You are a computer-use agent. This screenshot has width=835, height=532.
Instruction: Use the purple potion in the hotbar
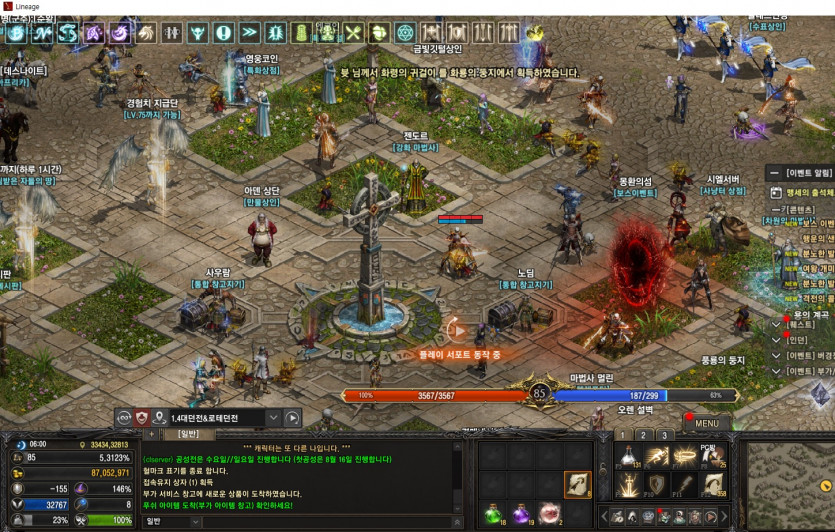(521, 514)
